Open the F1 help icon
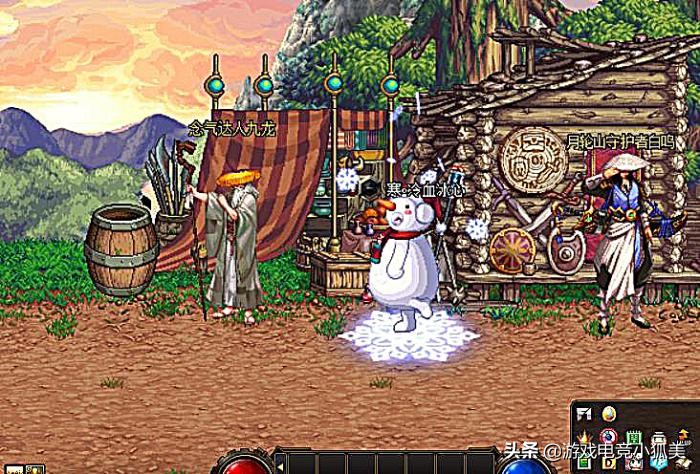This screenshot has width=700, height=474. click(x=584, y=414)
